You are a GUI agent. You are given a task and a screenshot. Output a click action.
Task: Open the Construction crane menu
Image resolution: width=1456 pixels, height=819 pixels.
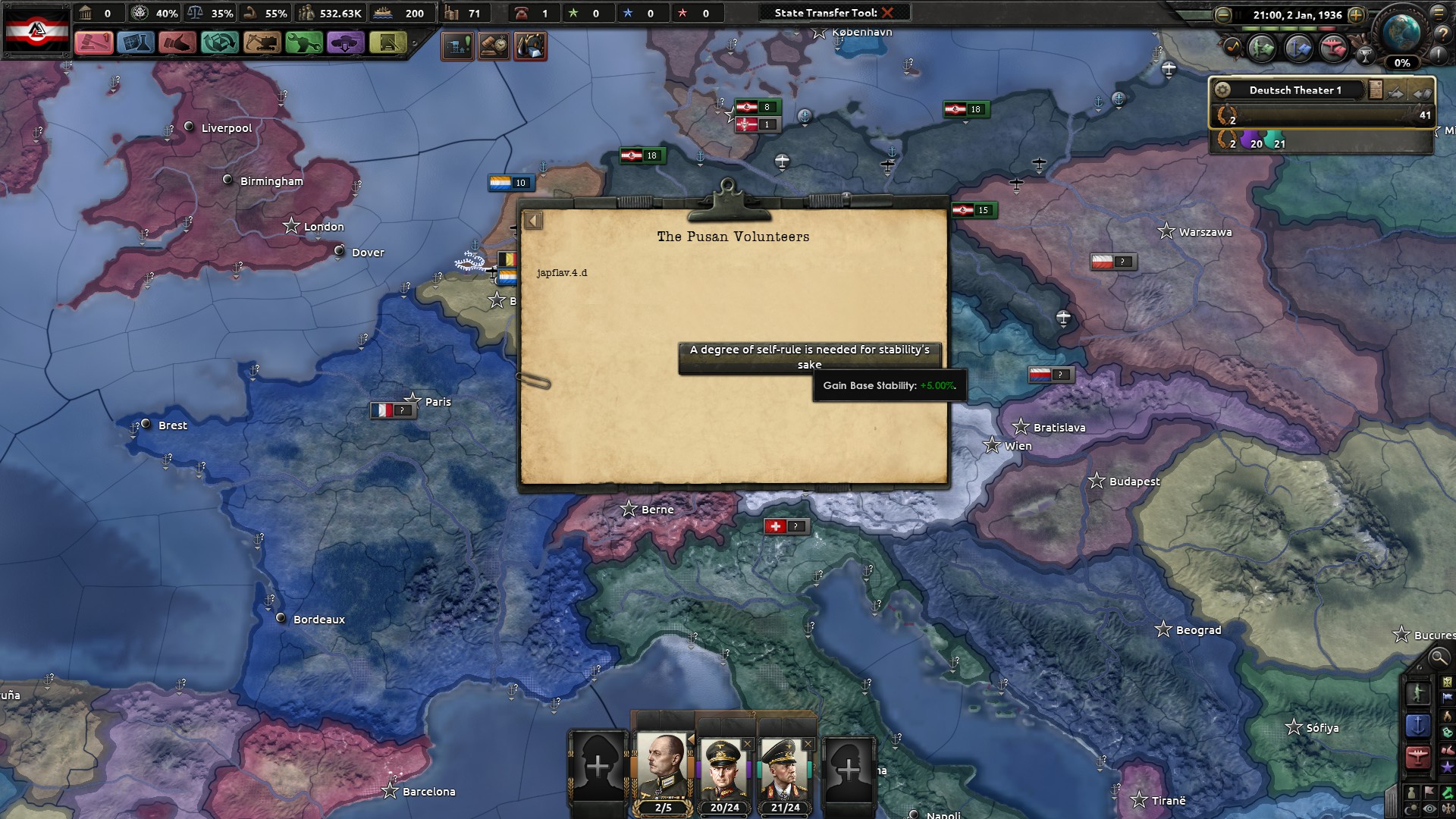[x=262, y=42]
